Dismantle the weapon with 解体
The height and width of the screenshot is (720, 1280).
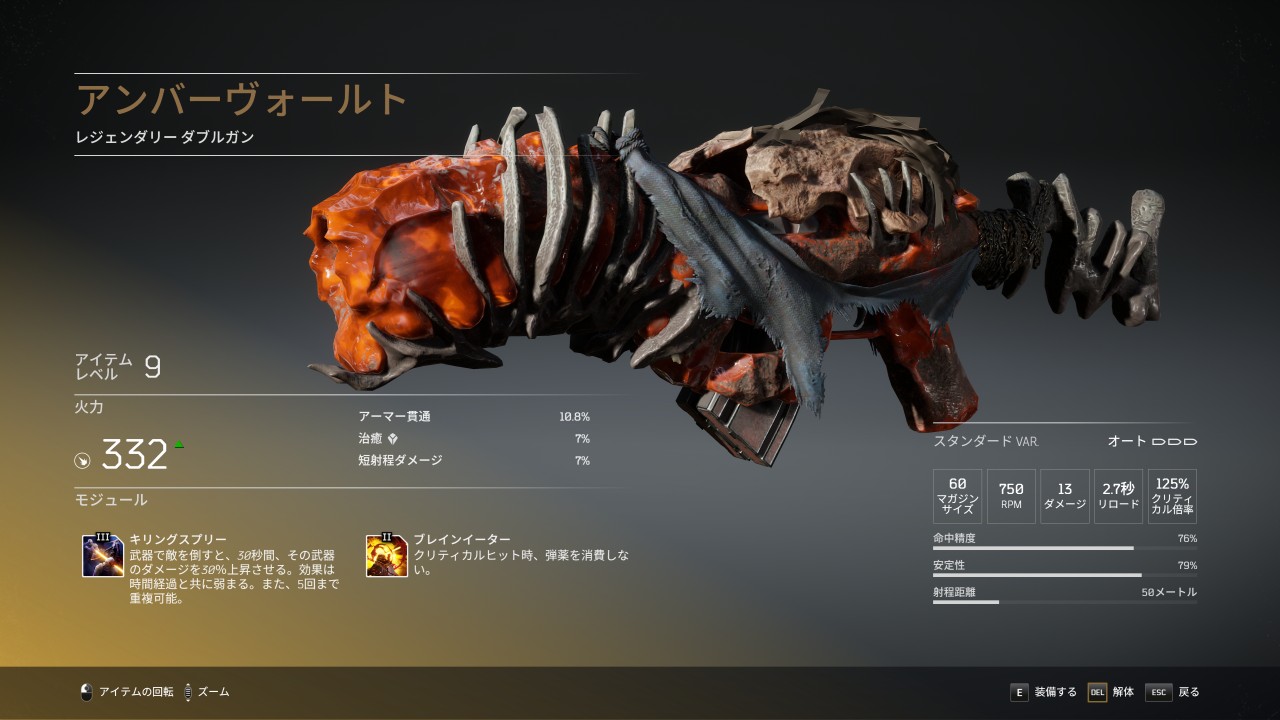(x=1111, y=692)
